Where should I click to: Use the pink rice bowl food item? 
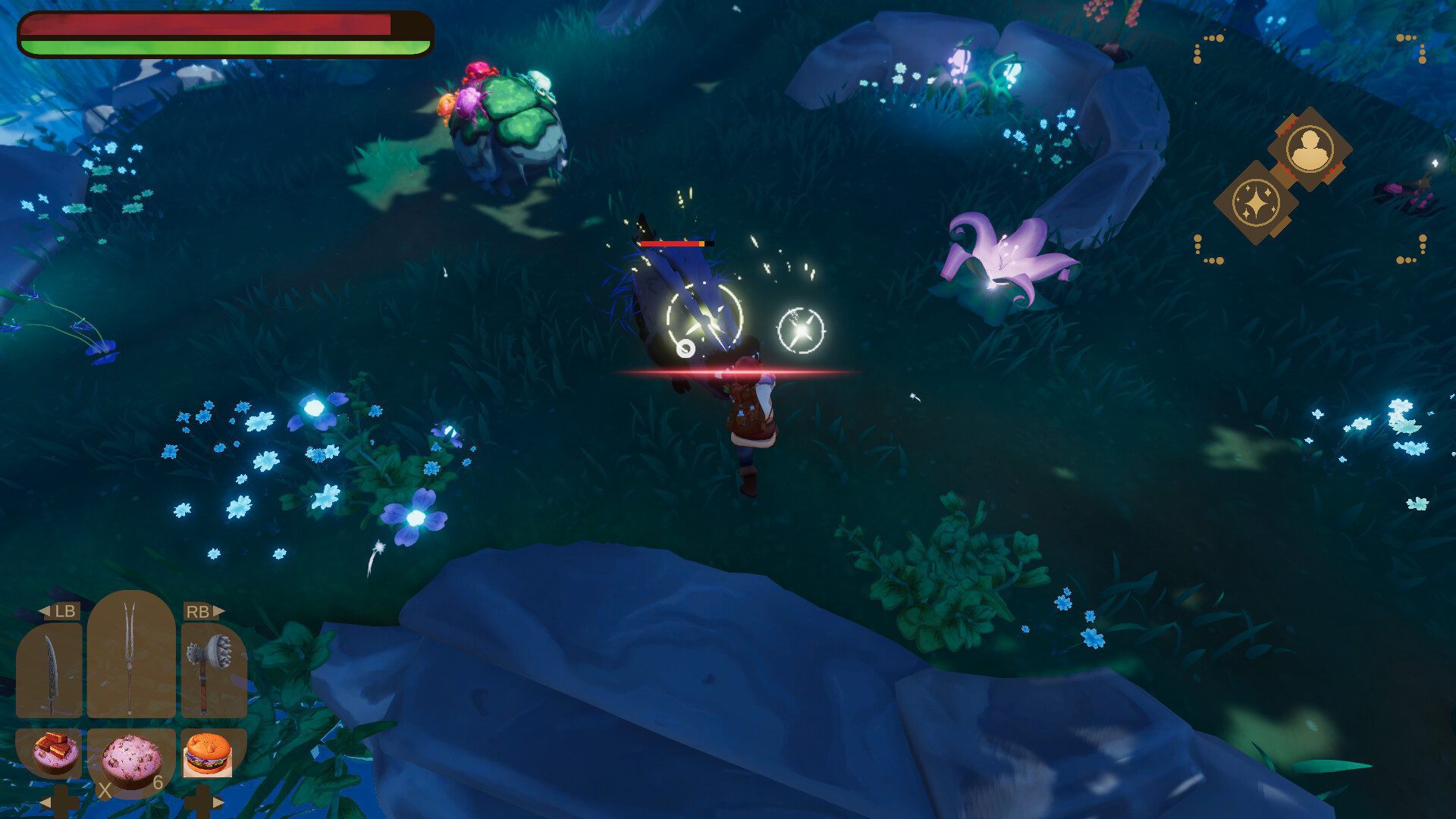click(131, 758)
